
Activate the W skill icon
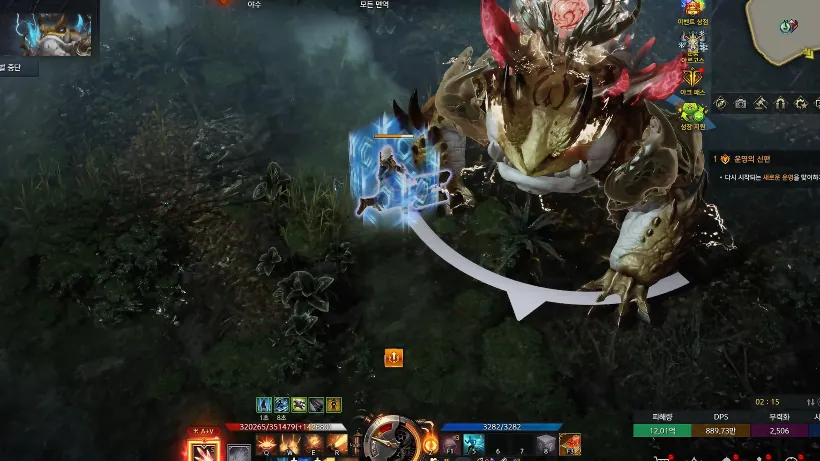[291, 443]
